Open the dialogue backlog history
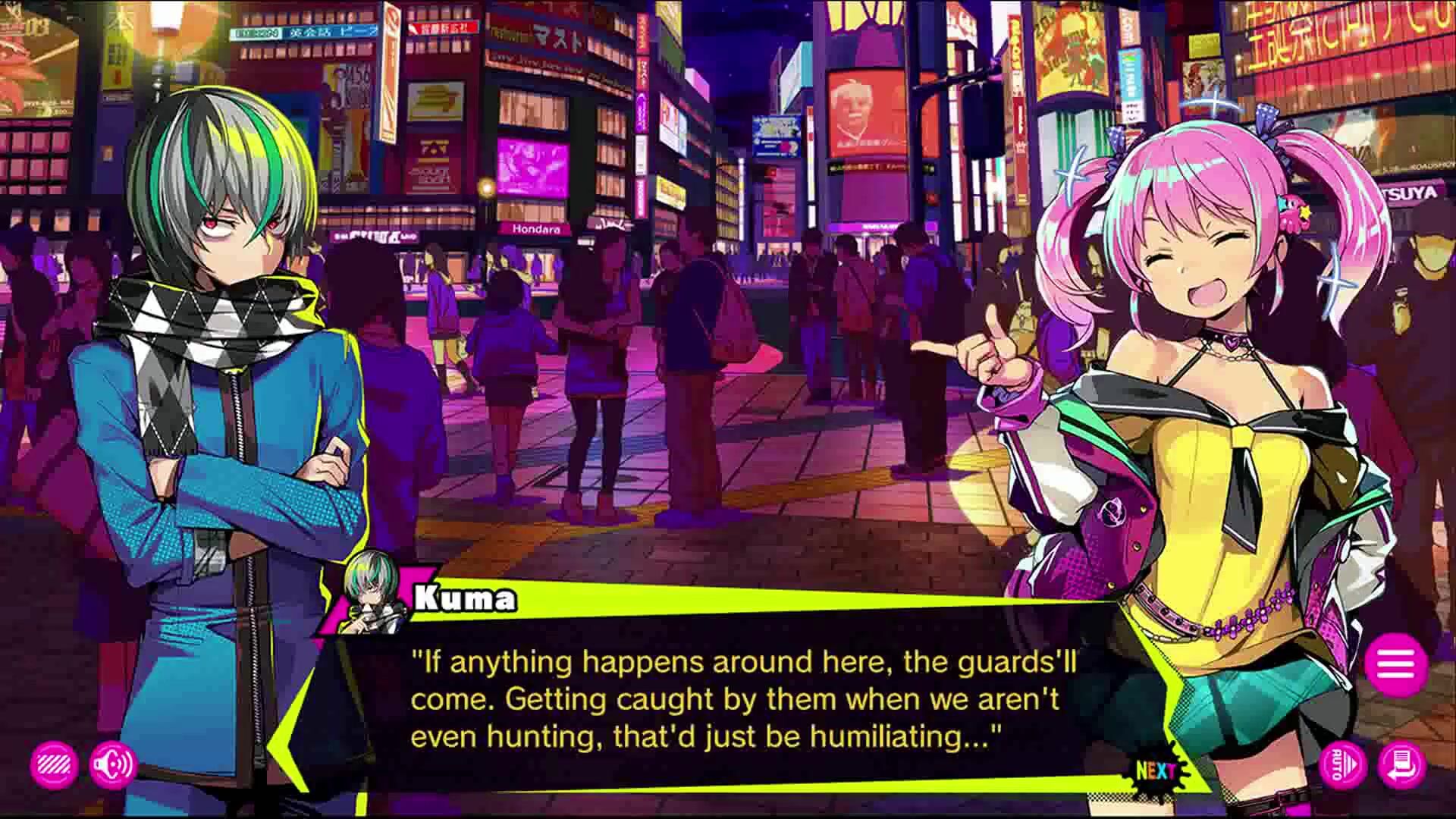Screen dimensions: 1456x819 coord(1402,766)
